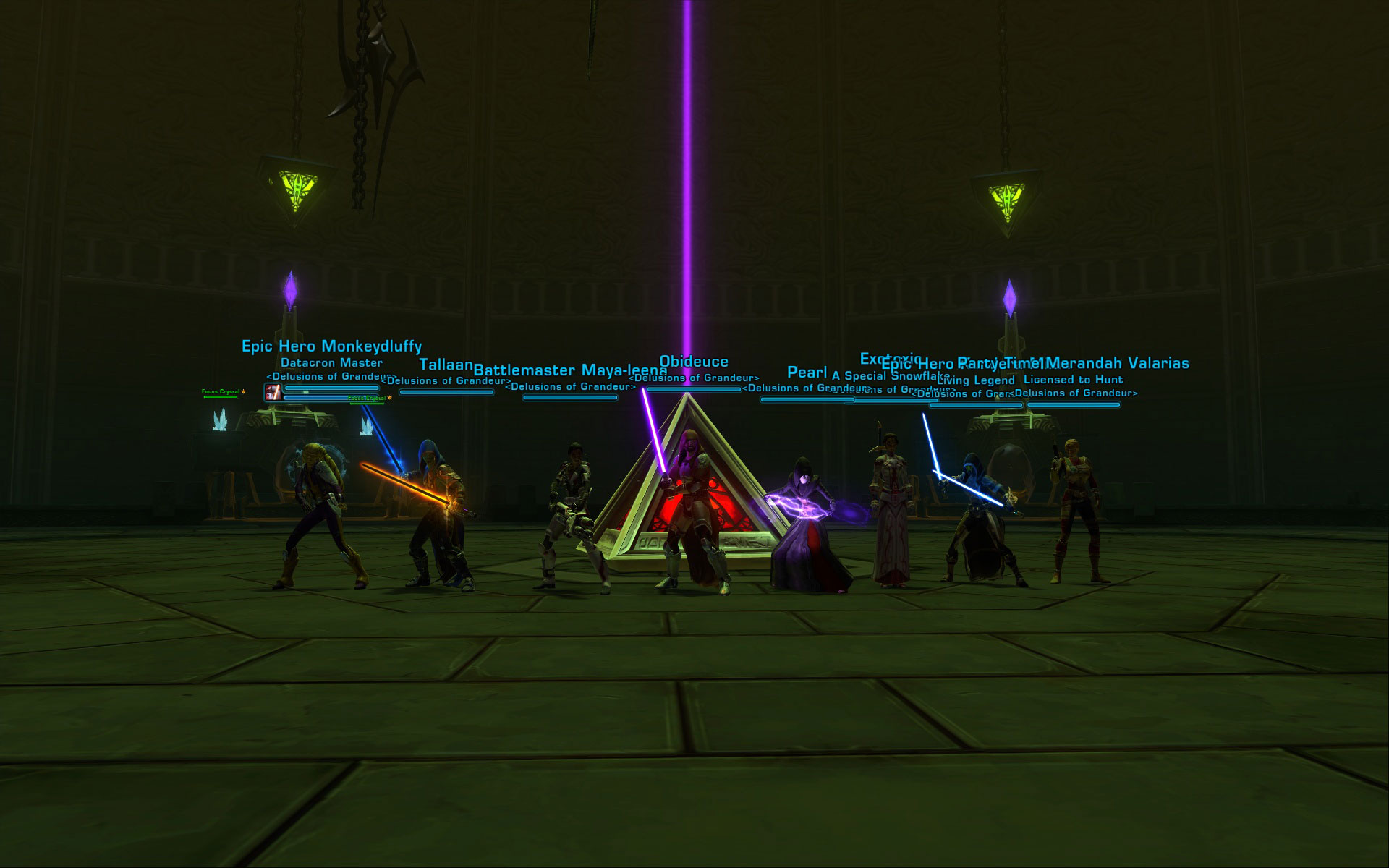Target the Epic Hero Monkeydluffy nameplate
Viewport: 1389px width, 868px height.
pyautogui.click(x=331, y=346)
